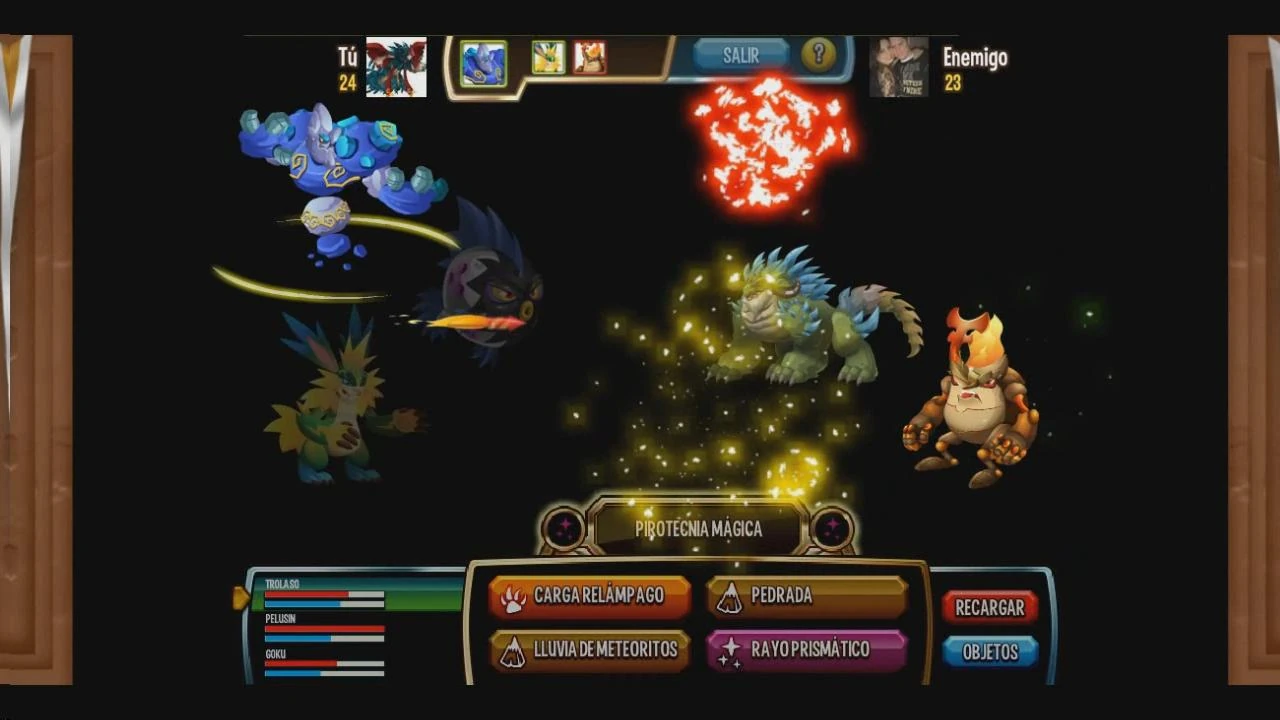Screen dimensions: 1280x720
Task: Click the mountain icon on Pedrada
Action: tap(731, 595)
